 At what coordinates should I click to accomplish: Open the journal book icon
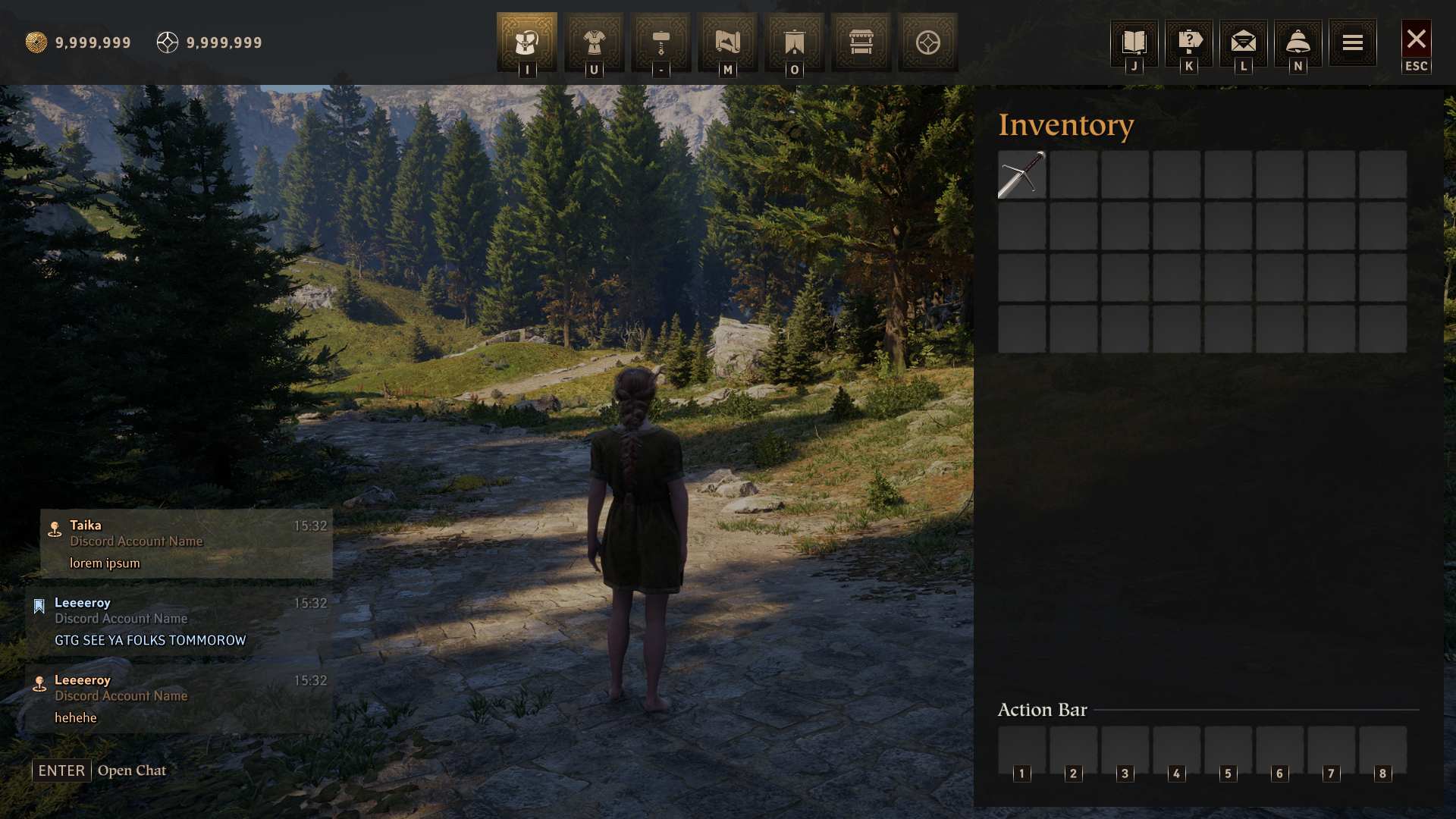1134,42
